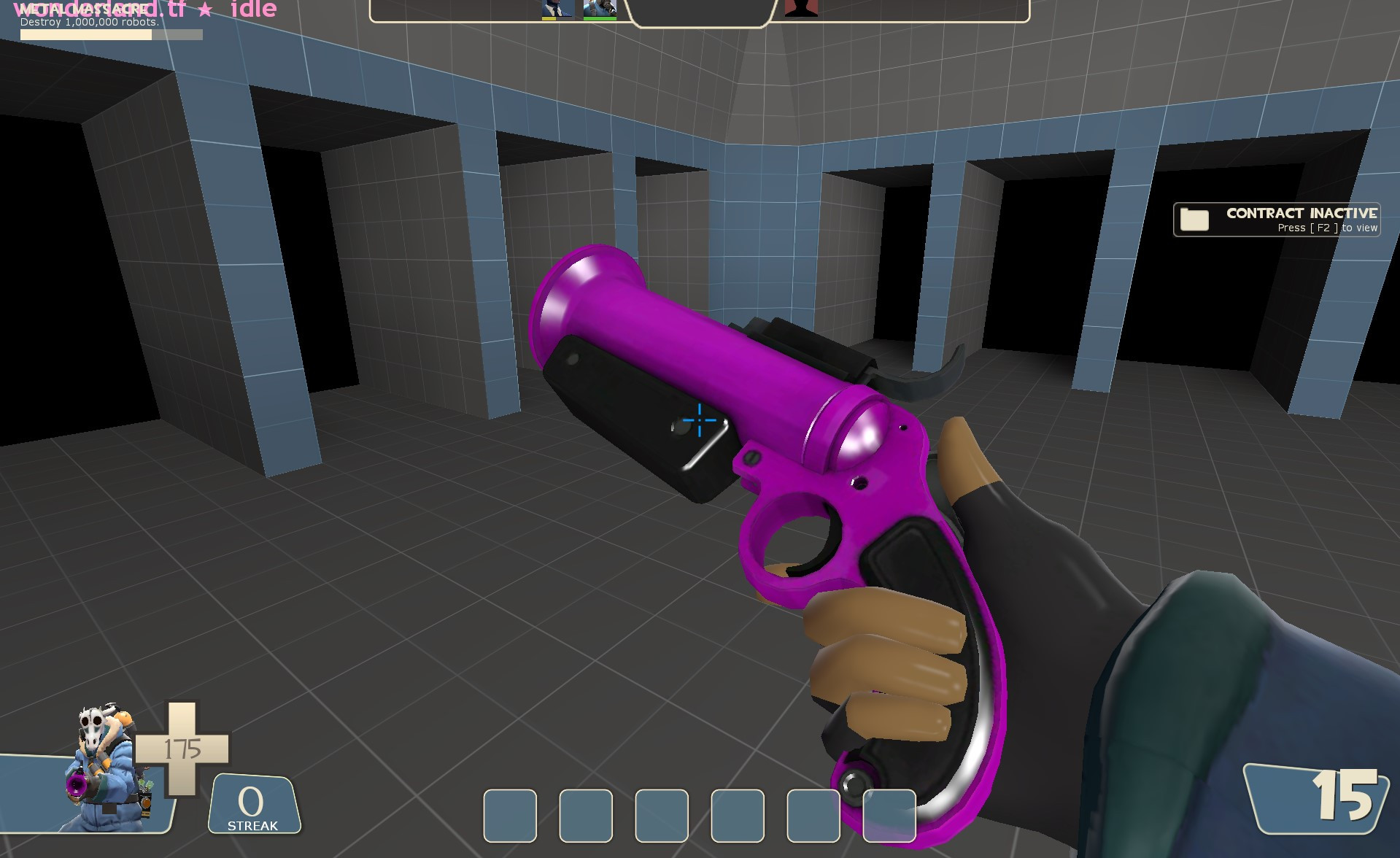
Task: Click the Spy teammate avatar at top
Action: (x=557, y=9)
